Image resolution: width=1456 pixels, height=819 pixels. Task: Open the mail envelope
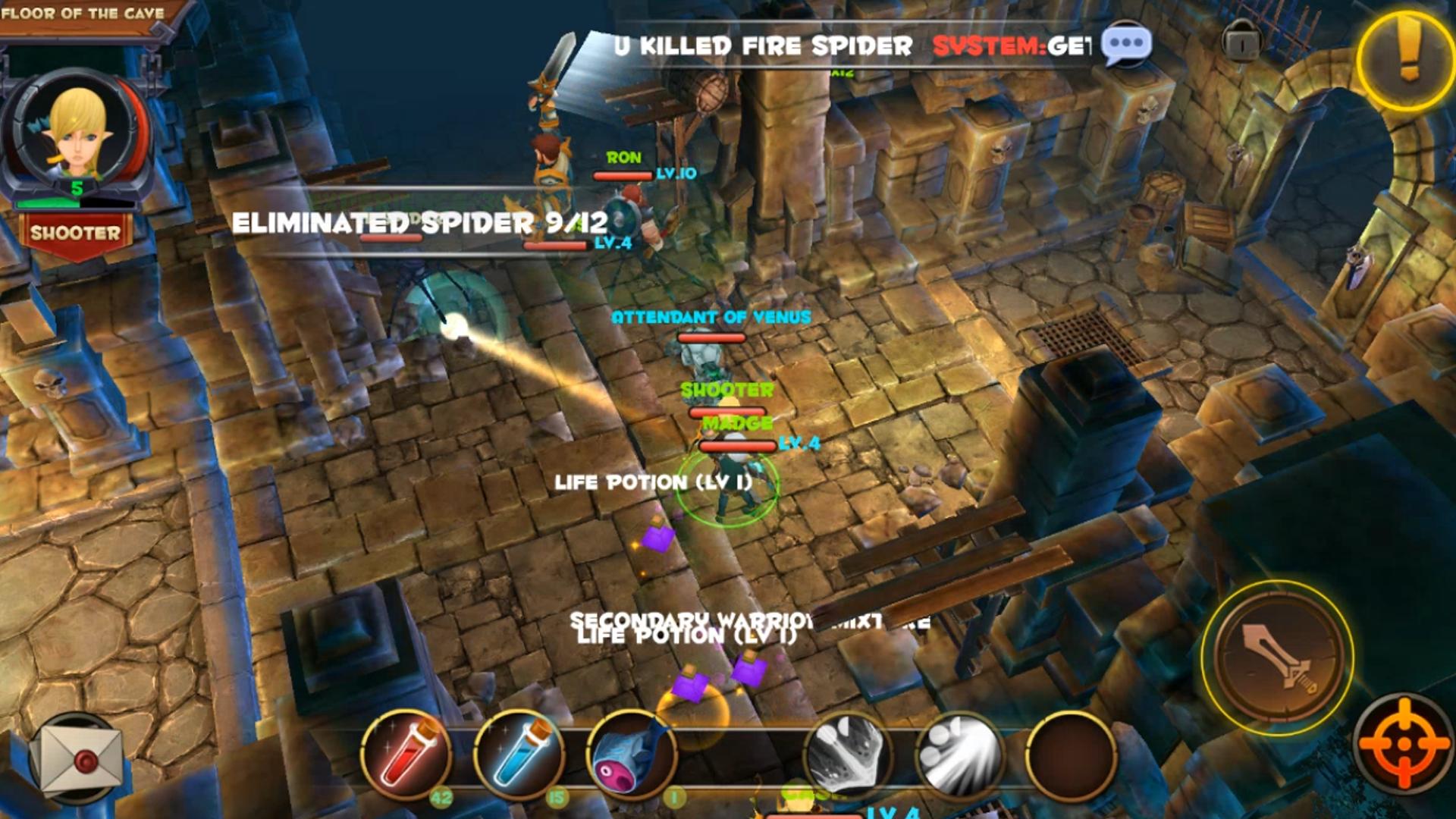pos(80,760)
